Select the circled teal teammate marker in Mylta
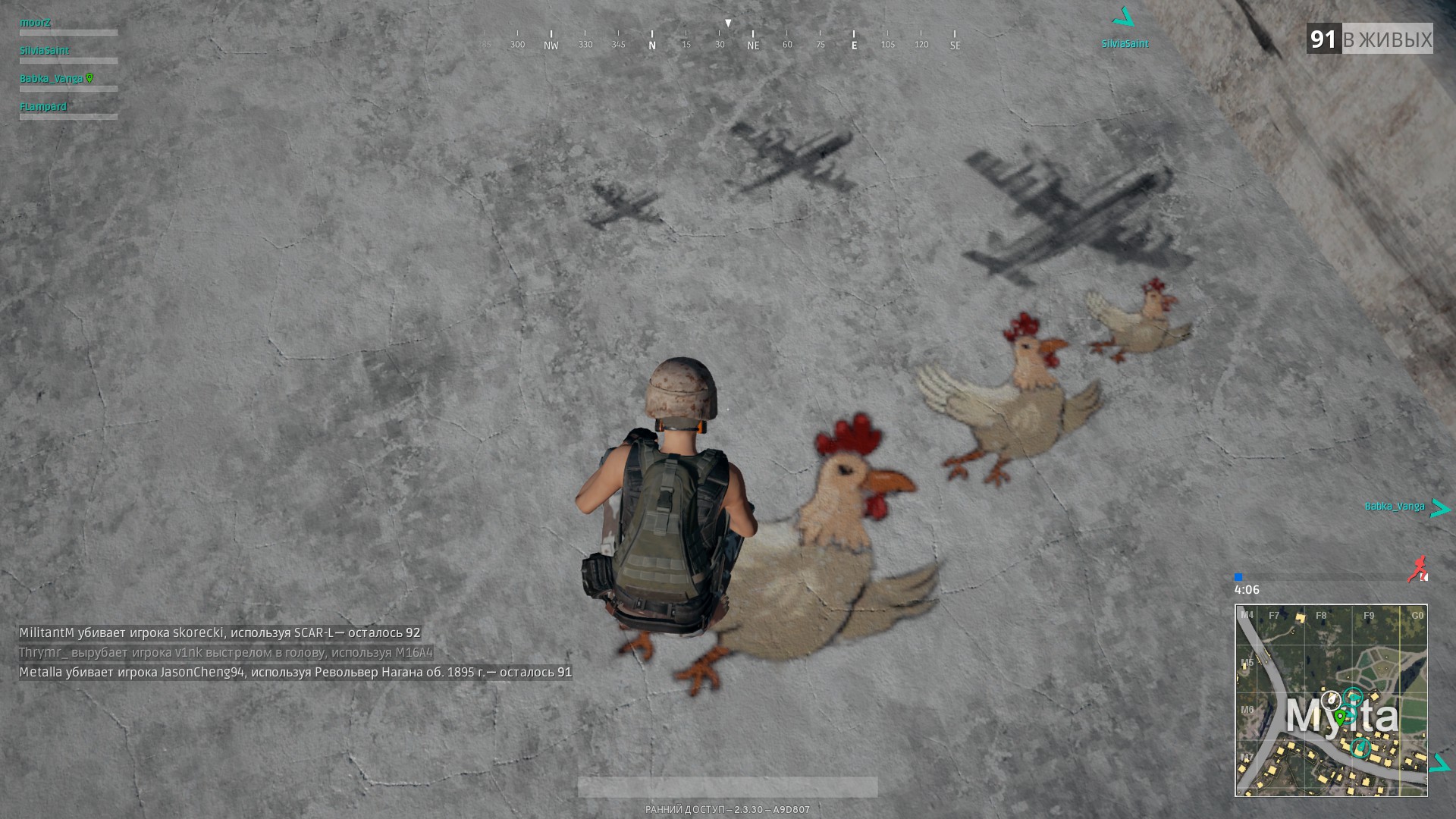The image size is (1456, 819). point(1362,747)
